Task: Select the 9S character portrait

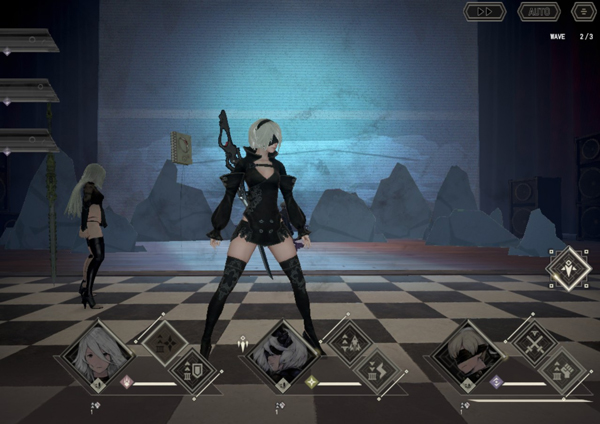Action: point(467,357)
